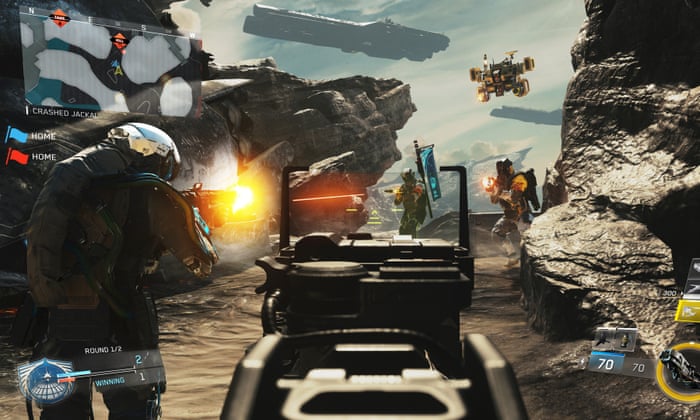Click the minimap showing Crashed Jackal

tap(110, 58)
